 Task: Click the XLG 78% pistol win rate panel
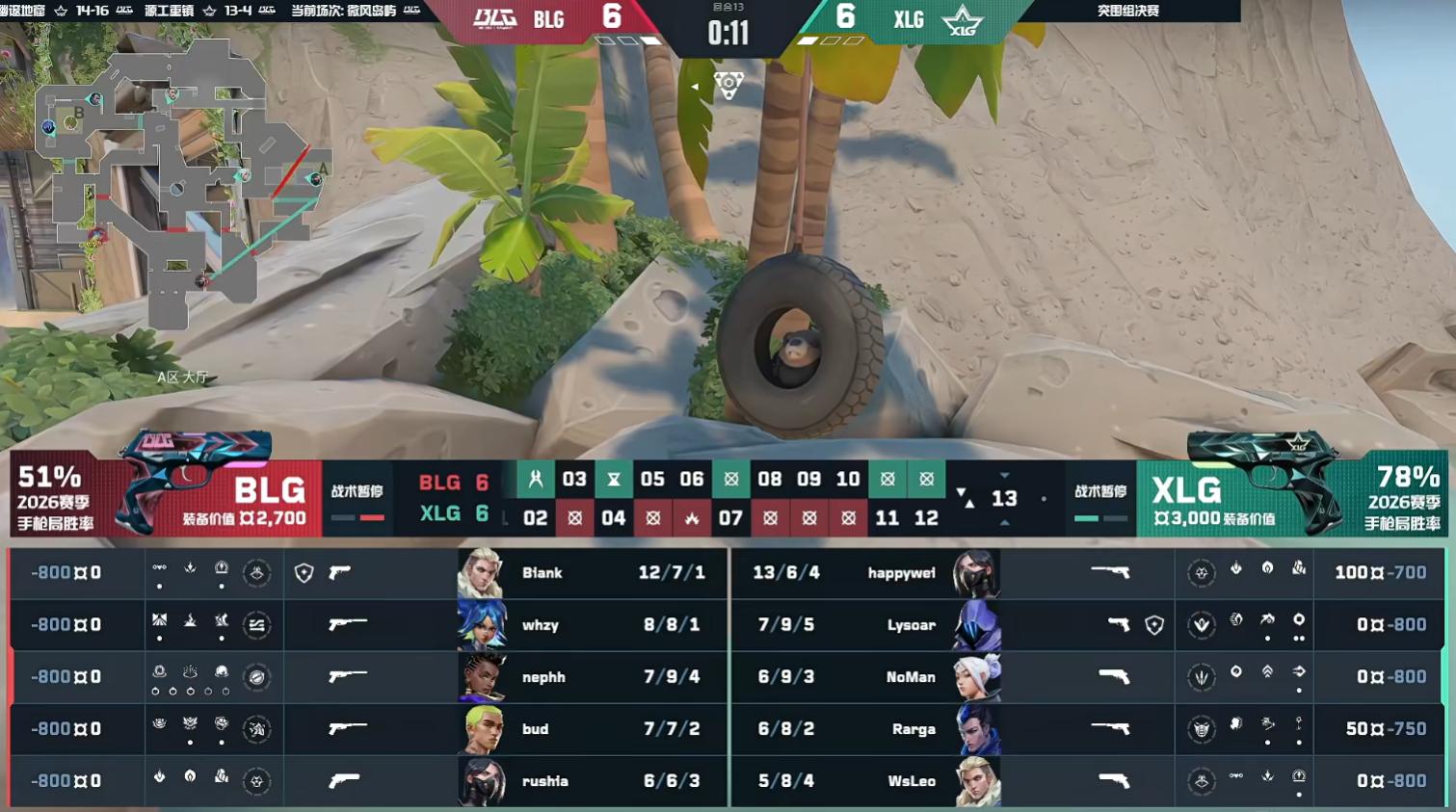[x=1402, y=497]
